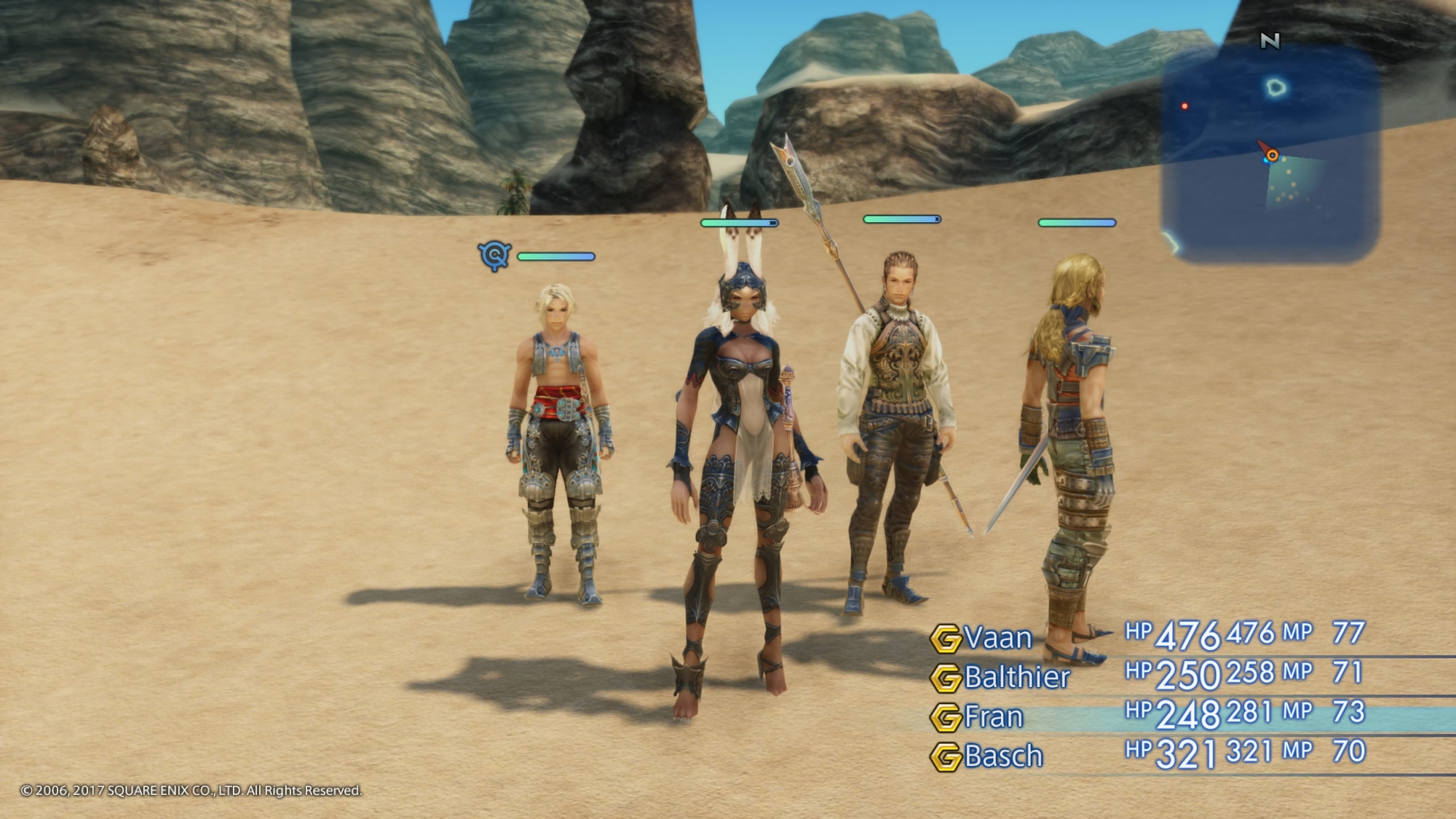1456x819 pixels.
Task: Click the party leader target icon above Vaan
Action: pyautogui.click(x=494, y=256)
